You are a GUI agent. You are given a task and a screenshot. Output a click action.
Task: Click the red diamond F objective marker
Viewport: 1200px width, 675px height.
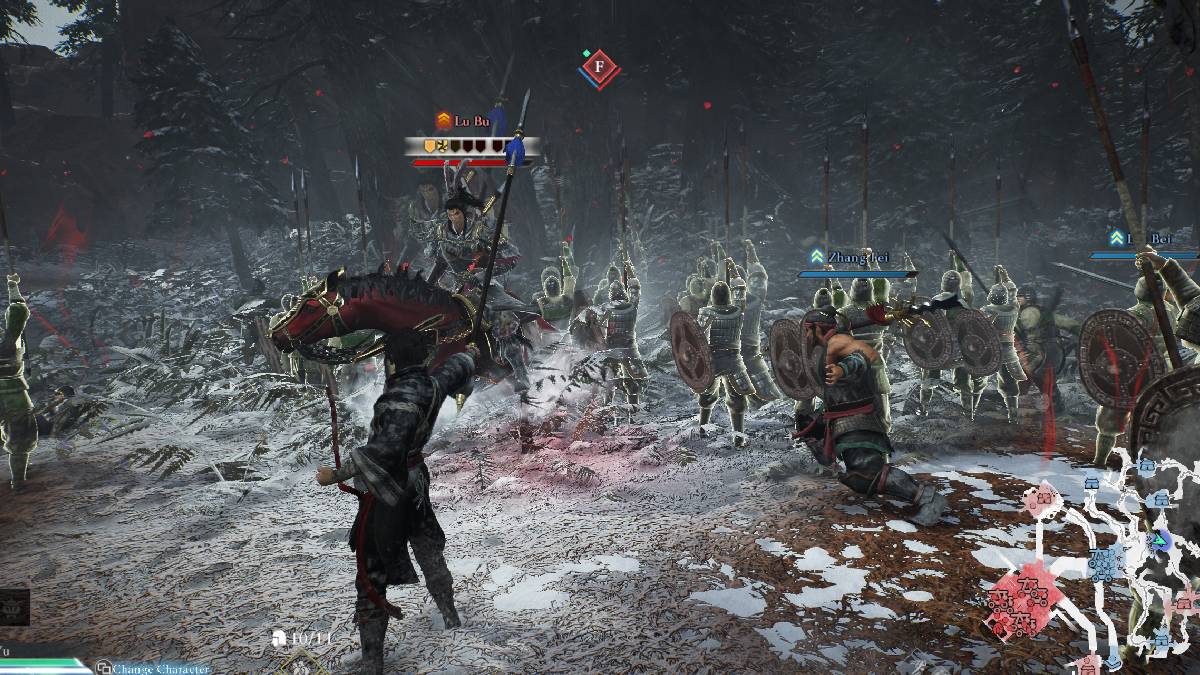click(x=599, y=67)
